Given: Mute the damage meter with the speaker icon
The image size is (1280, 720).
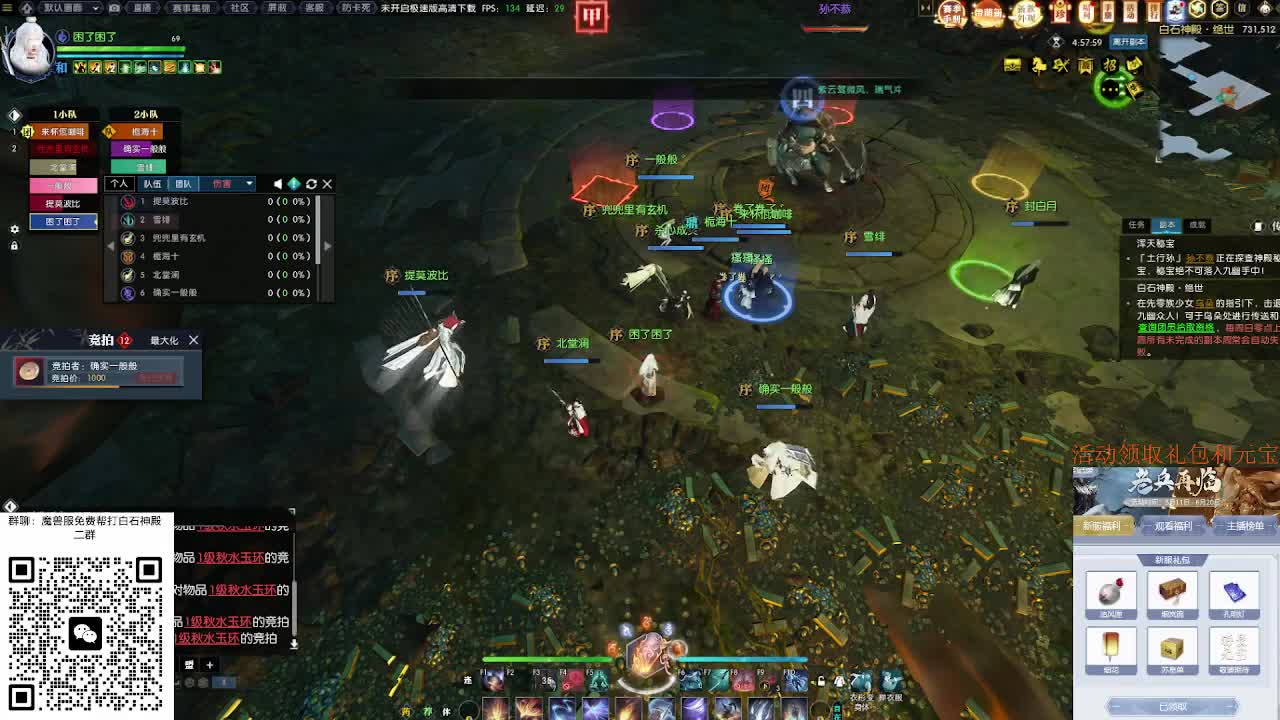Looking at the screenshot, I should [278, 184].
